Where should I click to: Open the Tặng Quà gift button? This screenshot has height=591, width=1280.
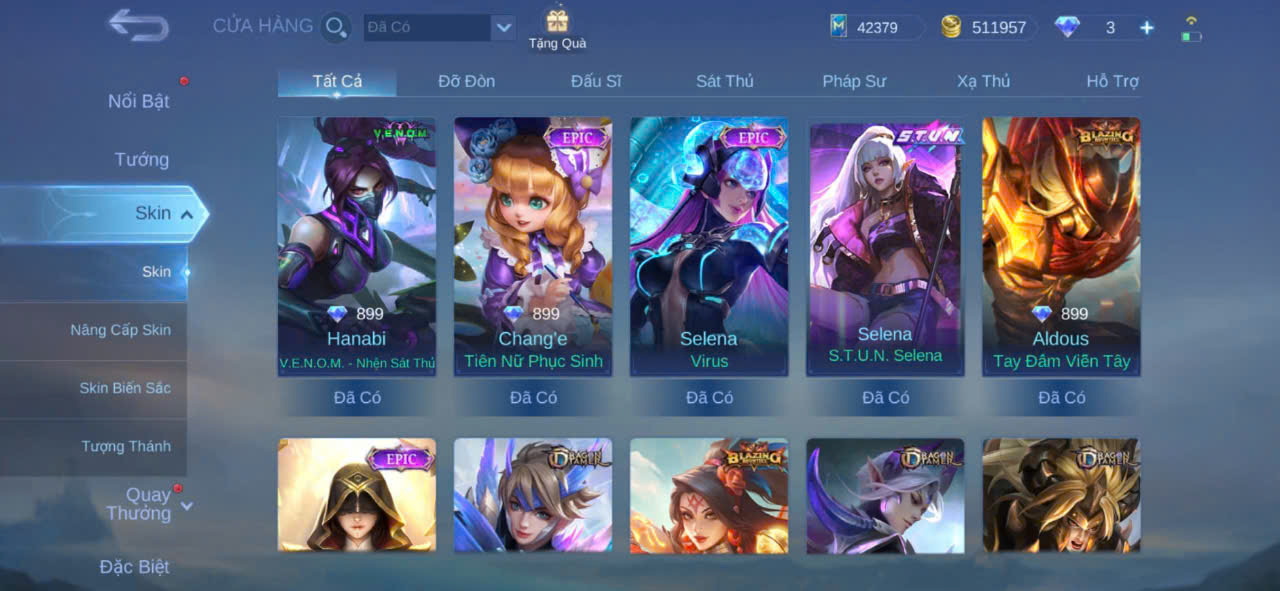[x=557, y=28]
